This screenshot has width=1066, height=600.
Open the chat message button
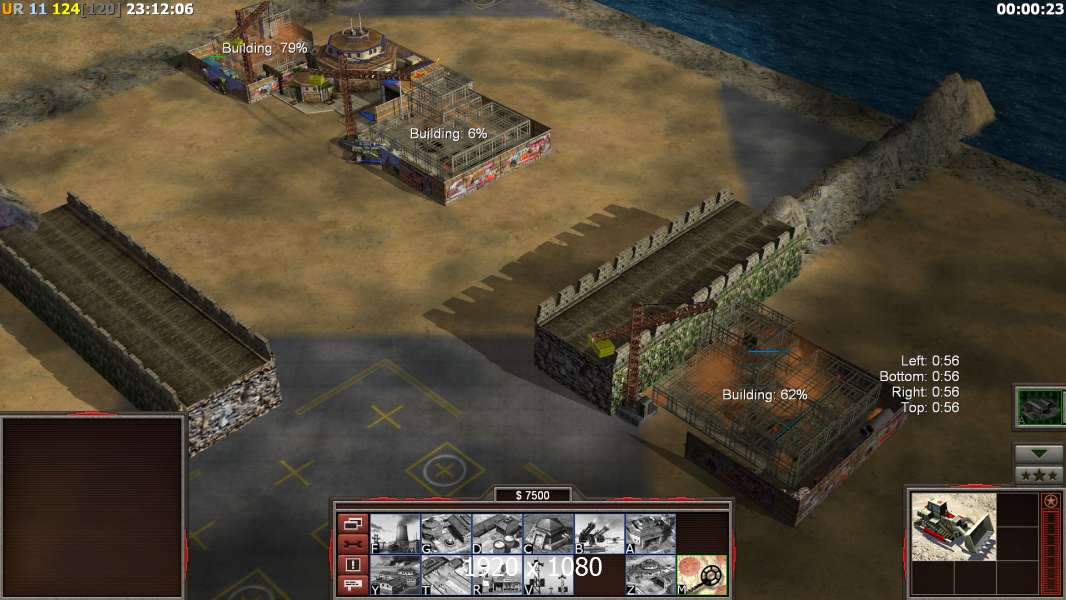coord(352,586)
